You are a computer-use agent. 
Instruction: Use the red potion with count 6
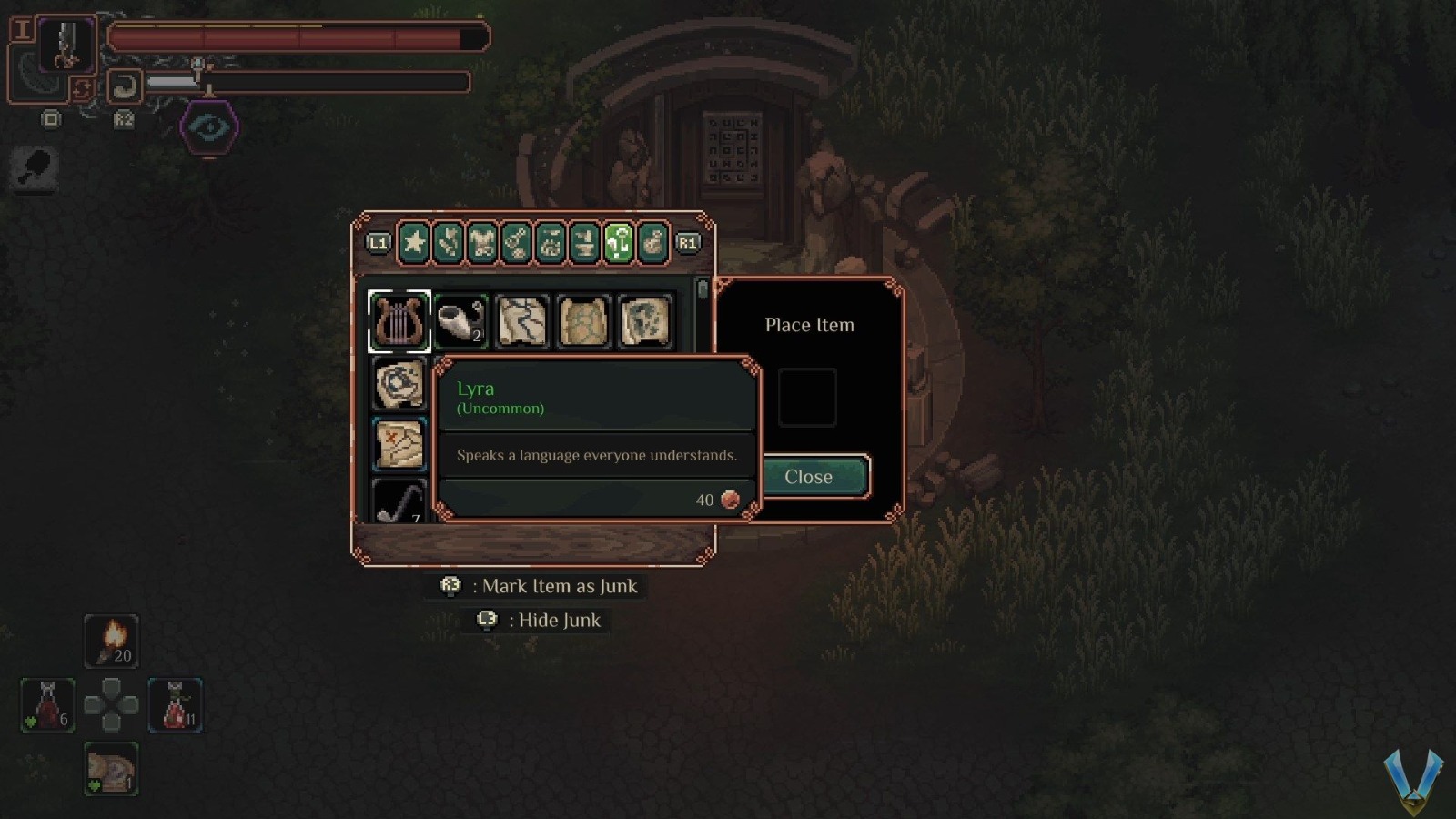coord(48,704)
